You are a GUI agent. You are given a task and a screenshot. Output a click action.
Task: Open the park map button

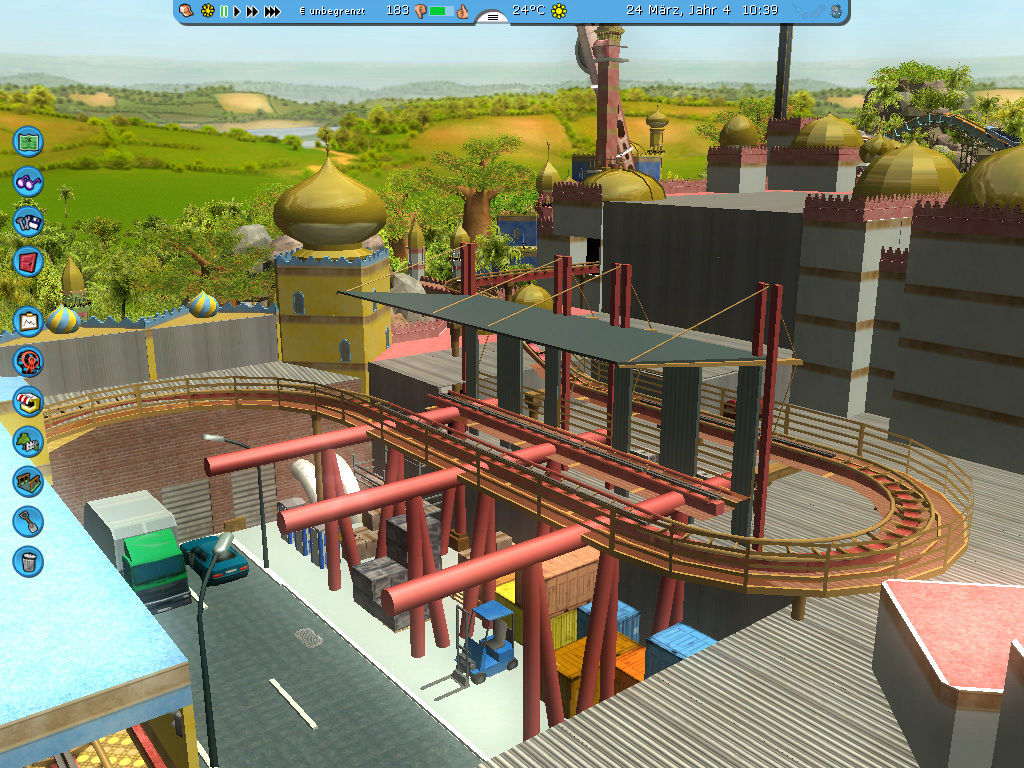tap(28, 140)
